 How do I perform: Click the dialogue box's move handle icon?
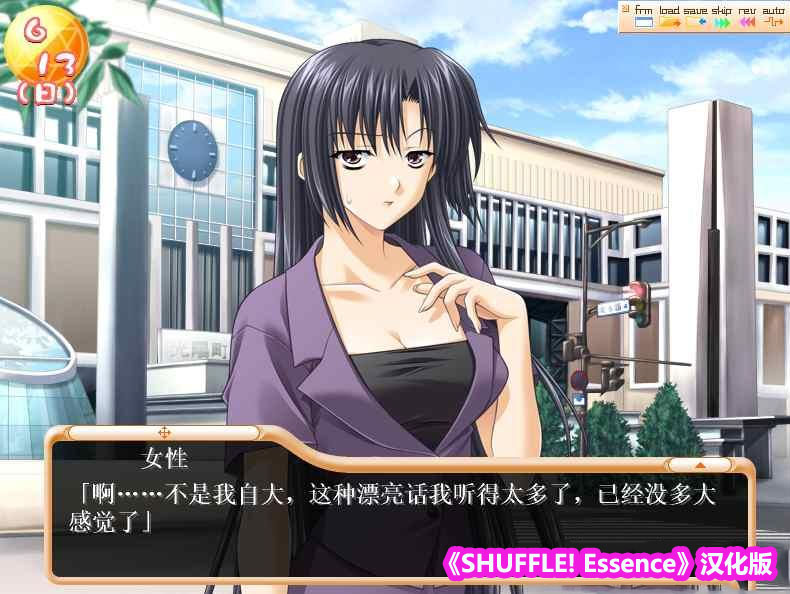(x=164, y=433)
